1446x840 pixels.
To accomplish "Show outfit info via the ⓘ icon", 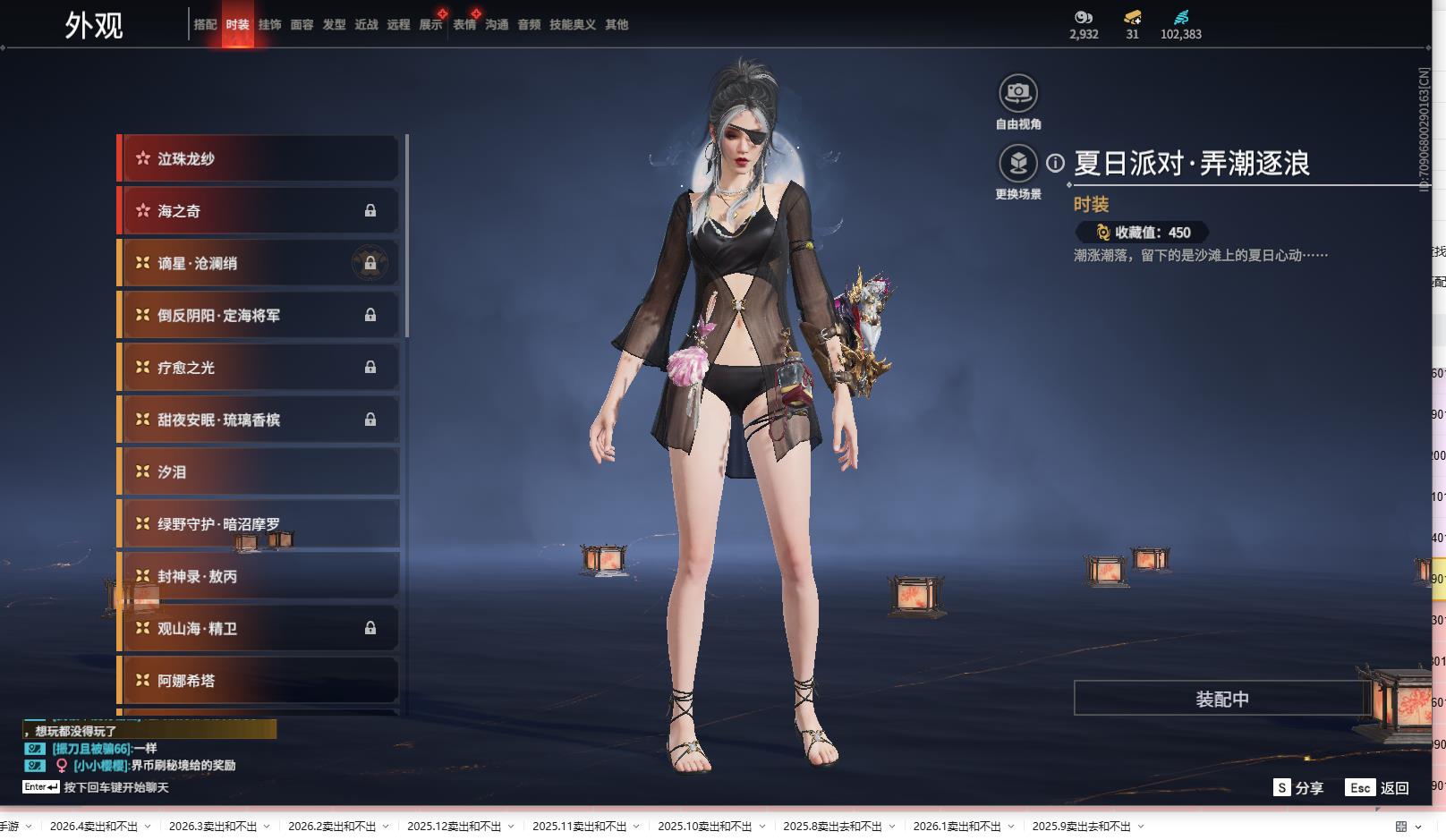I will click(1056, 163).
